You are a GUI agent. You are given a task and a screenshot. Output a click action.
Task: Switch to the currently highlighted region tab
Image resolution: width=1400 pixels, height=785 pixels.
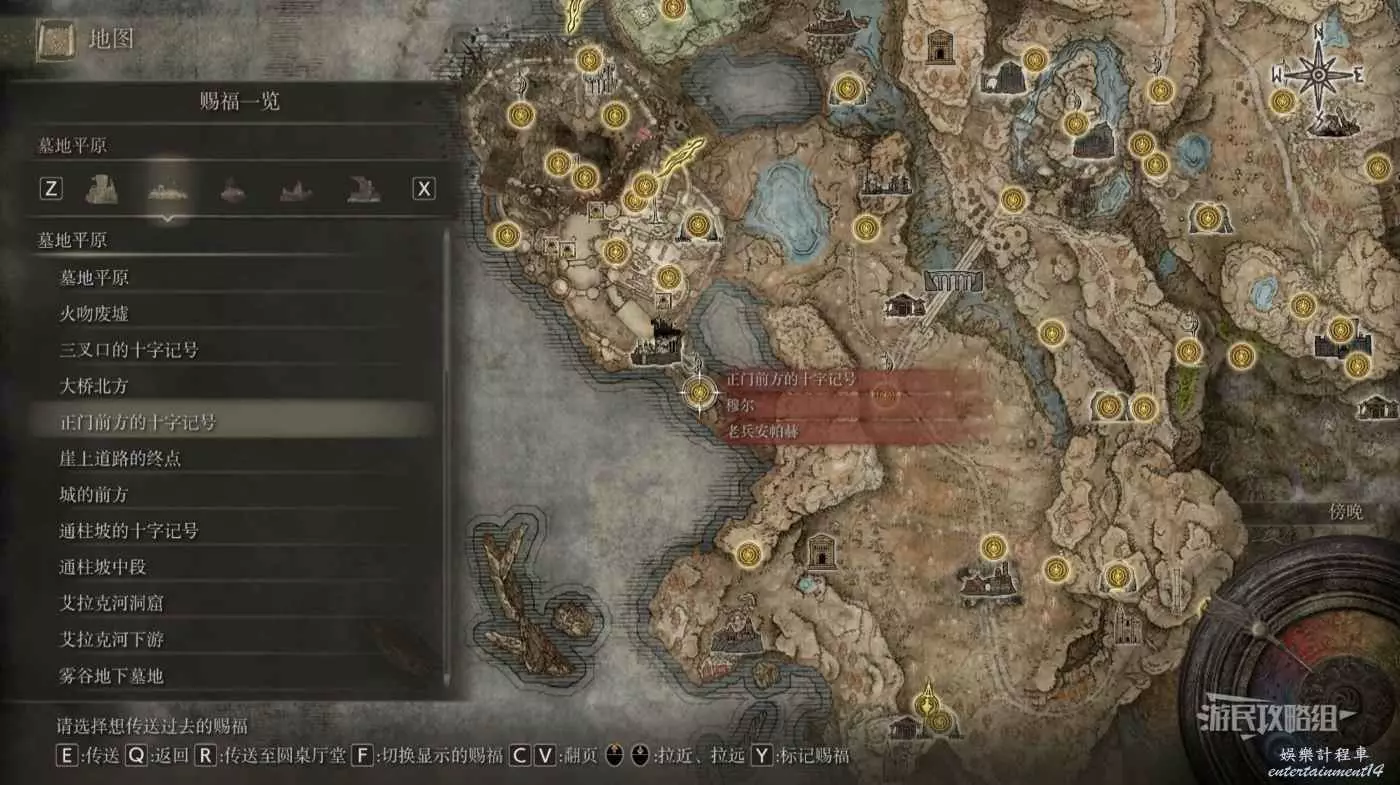click(167, 188)
